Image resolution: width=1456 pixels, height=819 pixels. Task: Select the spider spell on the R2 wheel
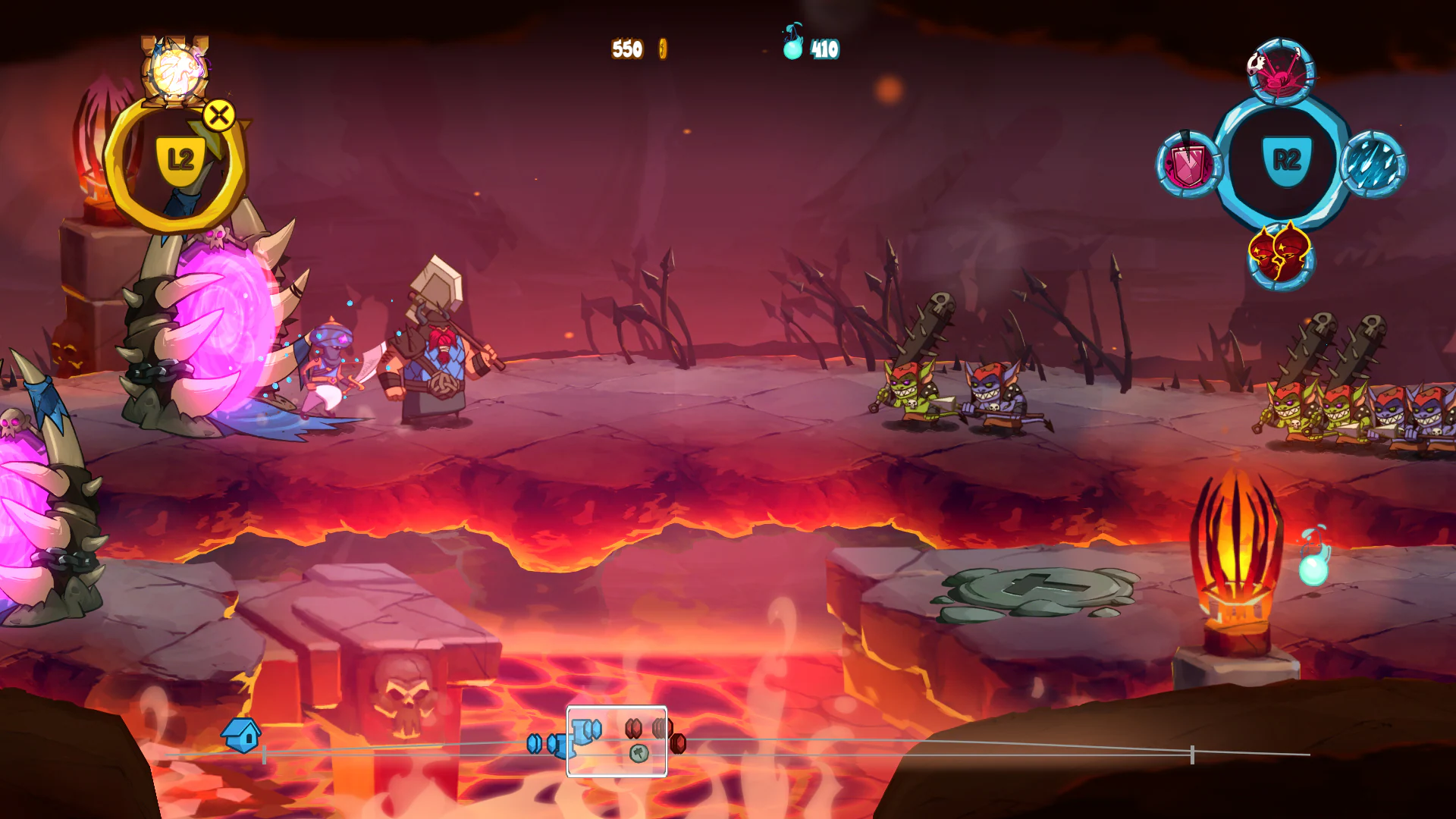click(x=1279, y=72)
